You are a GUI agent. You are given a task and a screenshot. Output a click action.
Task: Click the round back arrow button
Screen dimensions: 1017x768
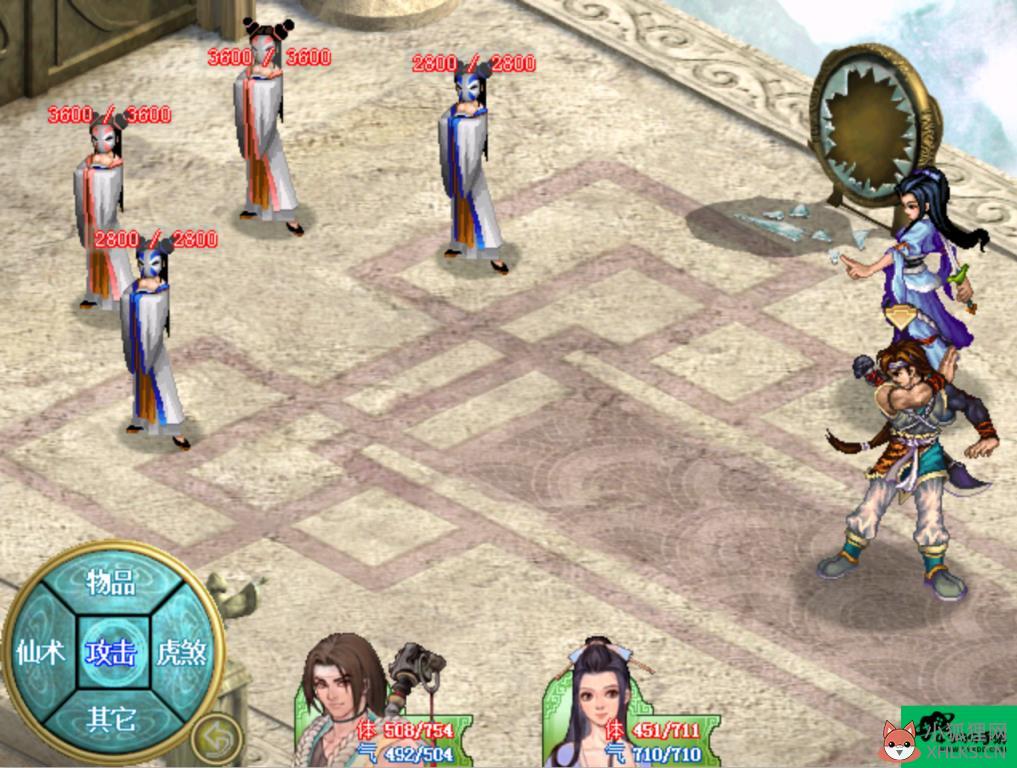(217, 738)
